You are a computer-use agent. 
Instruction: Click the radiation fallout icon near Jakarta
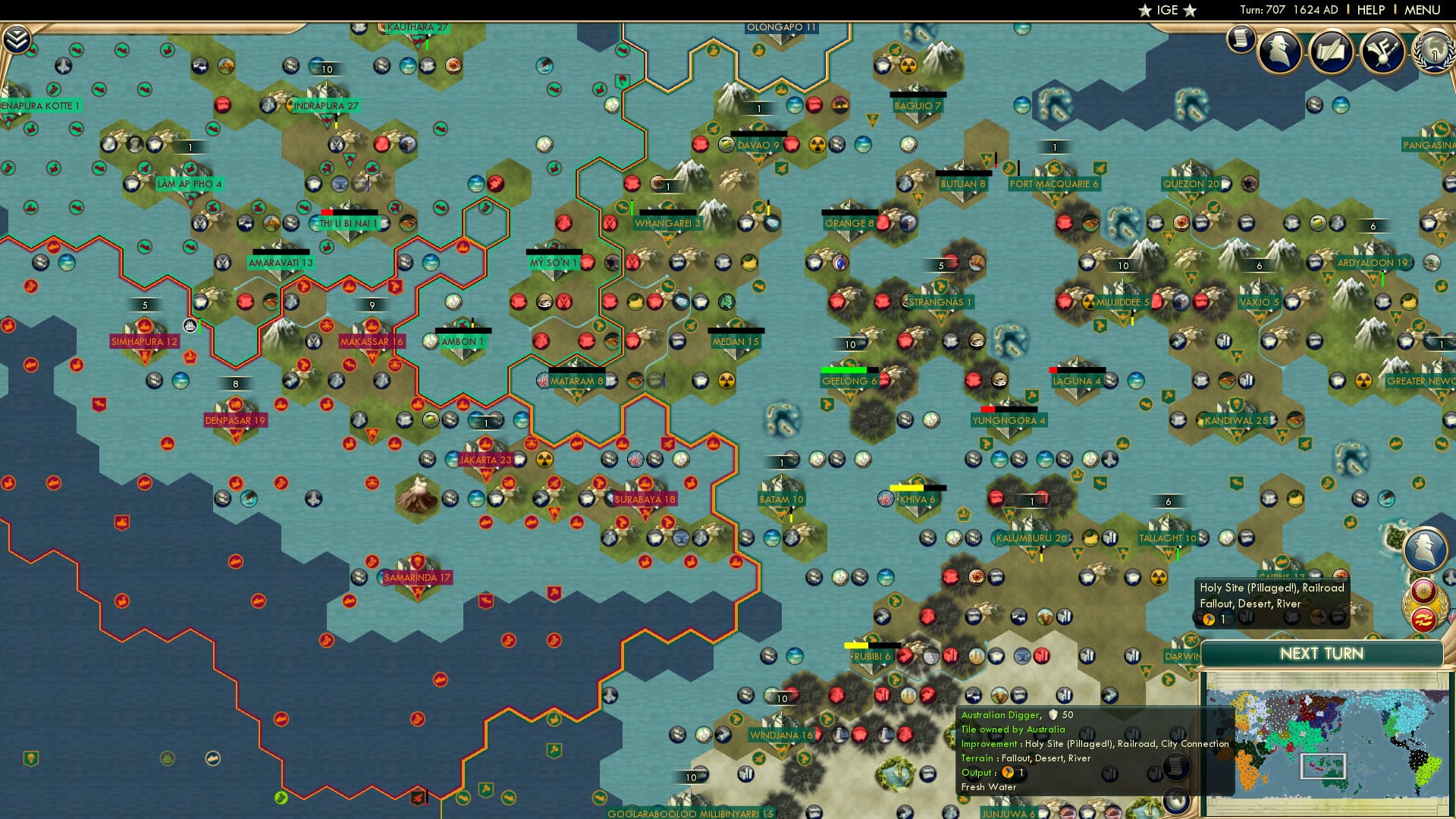[544, 460]
